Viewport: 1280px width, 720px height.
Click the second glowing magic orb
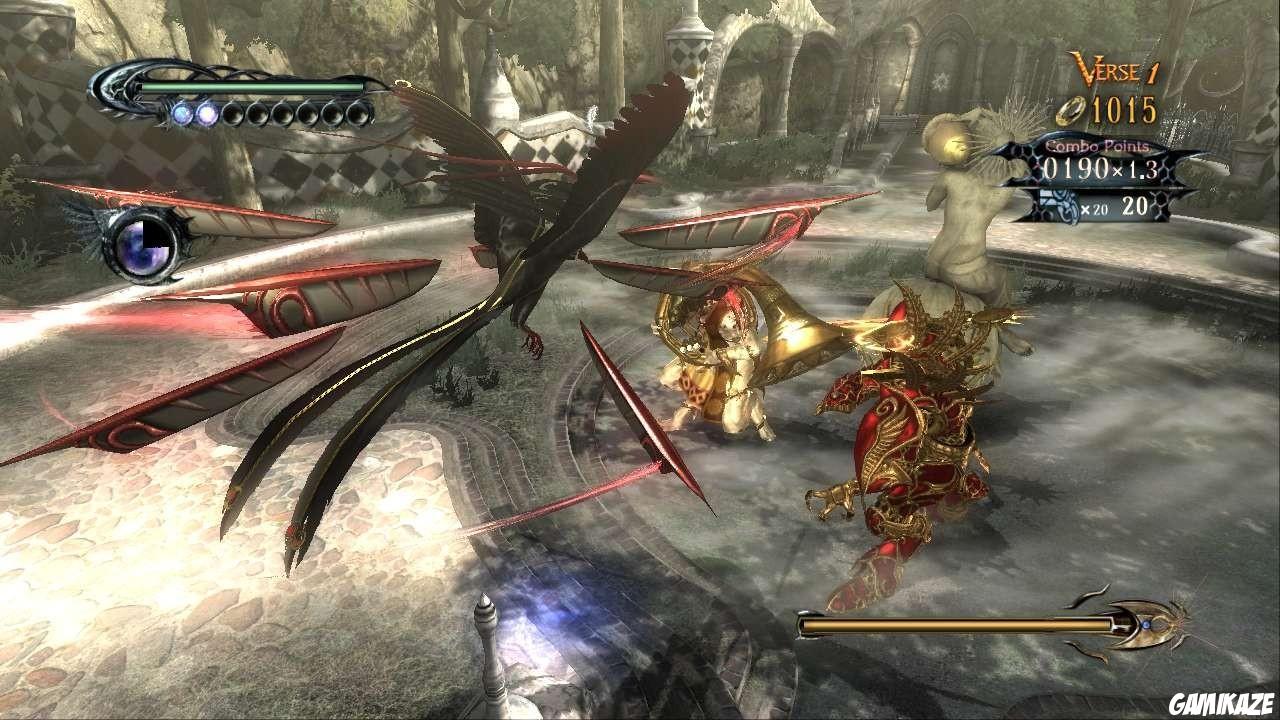point(207,113)
